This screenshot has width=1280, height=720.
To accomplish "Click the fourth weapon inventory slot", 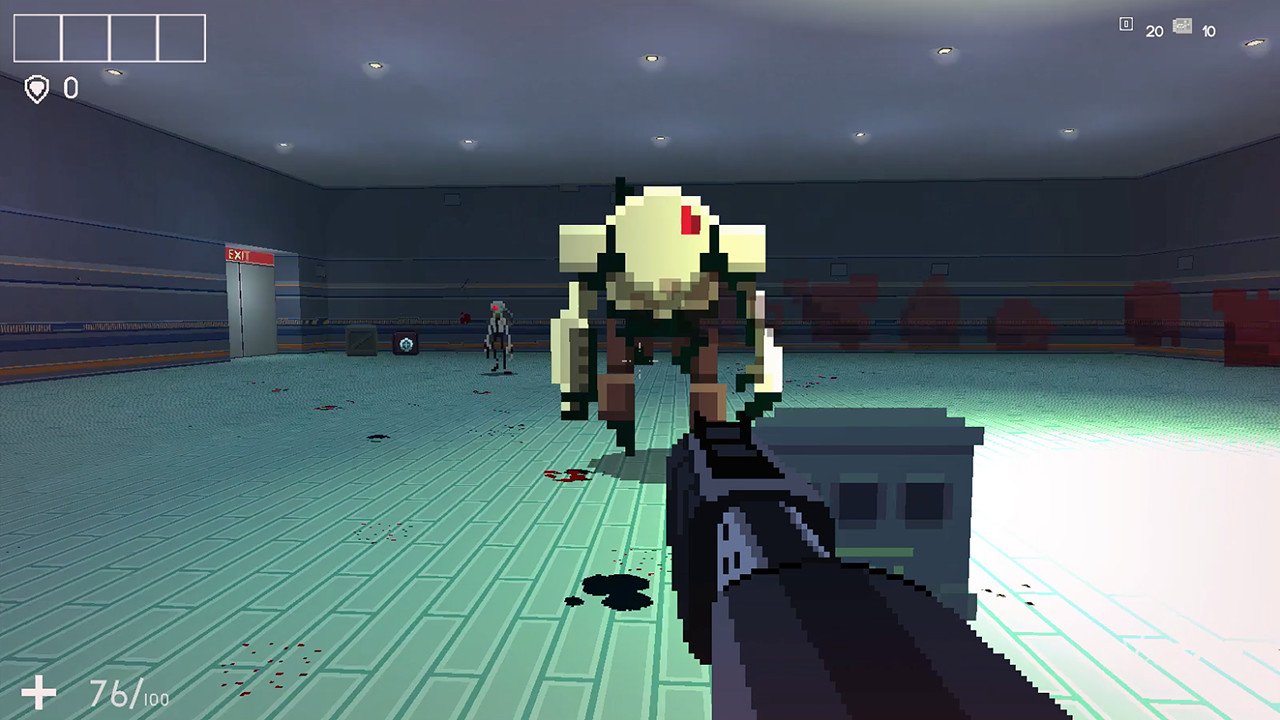I will (180, 38).
